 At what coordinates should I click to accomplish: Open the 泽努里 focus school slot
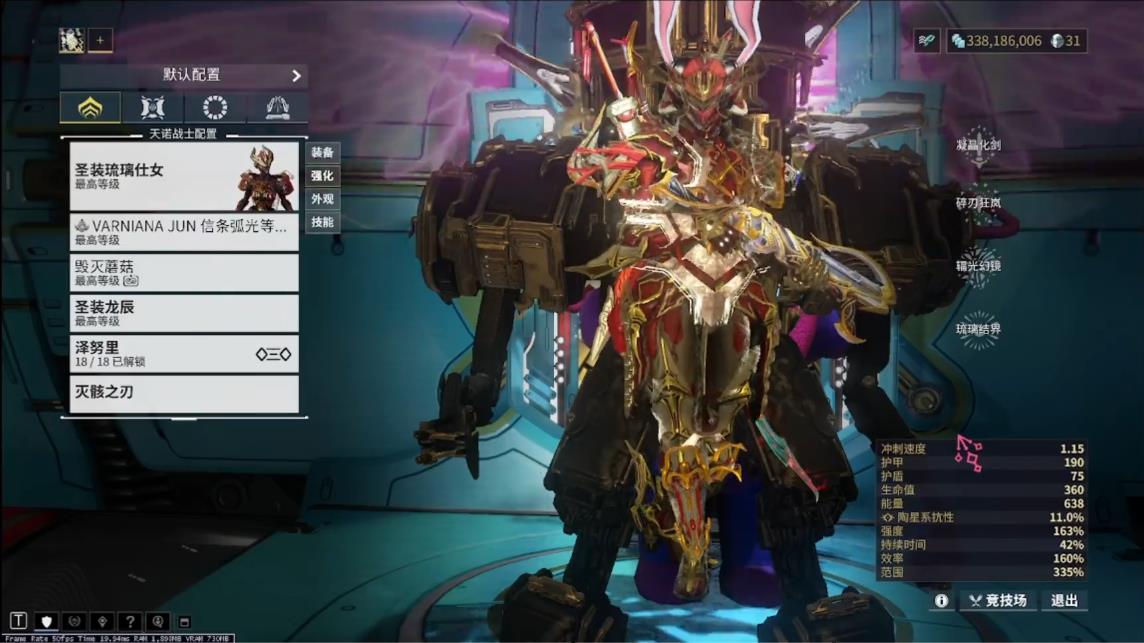184,354
